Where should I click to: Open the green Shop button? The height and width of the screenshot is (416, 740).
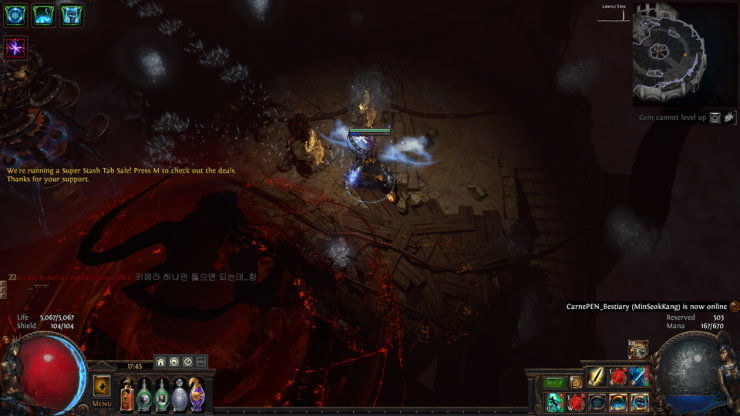[x=555, y=382]
